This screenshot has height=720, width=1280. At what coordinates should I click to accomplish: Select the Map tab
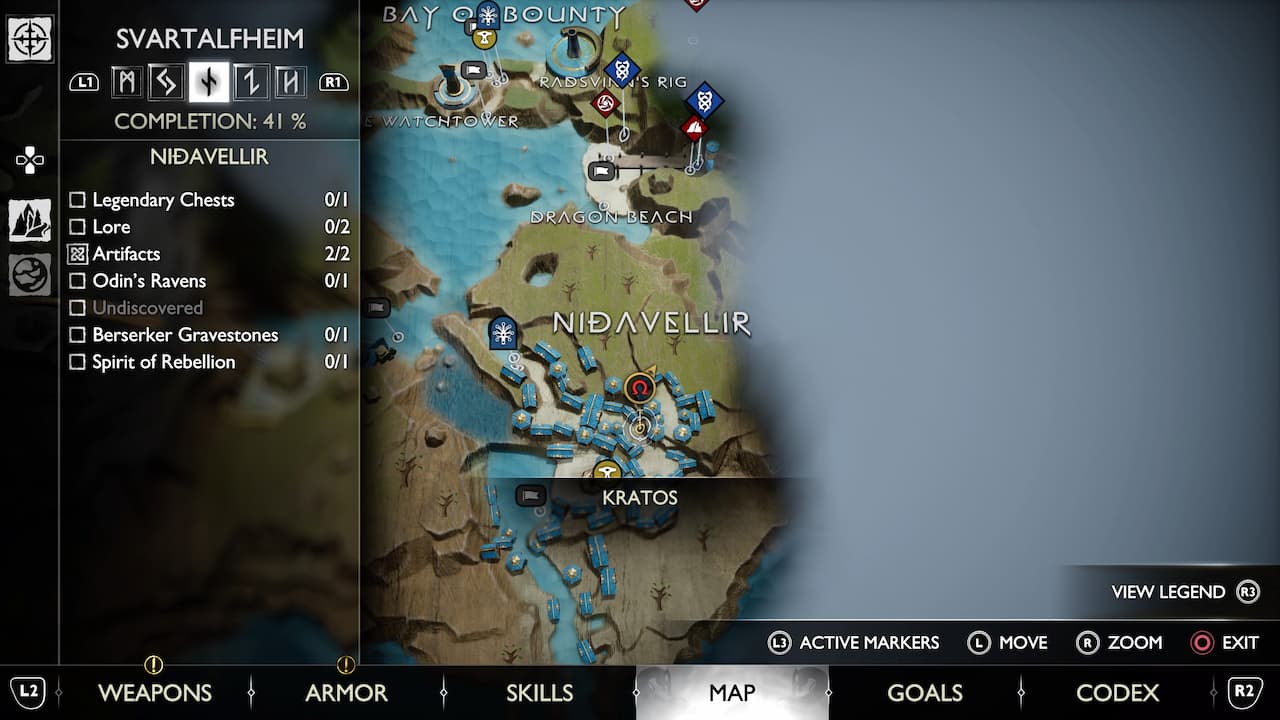732,692
